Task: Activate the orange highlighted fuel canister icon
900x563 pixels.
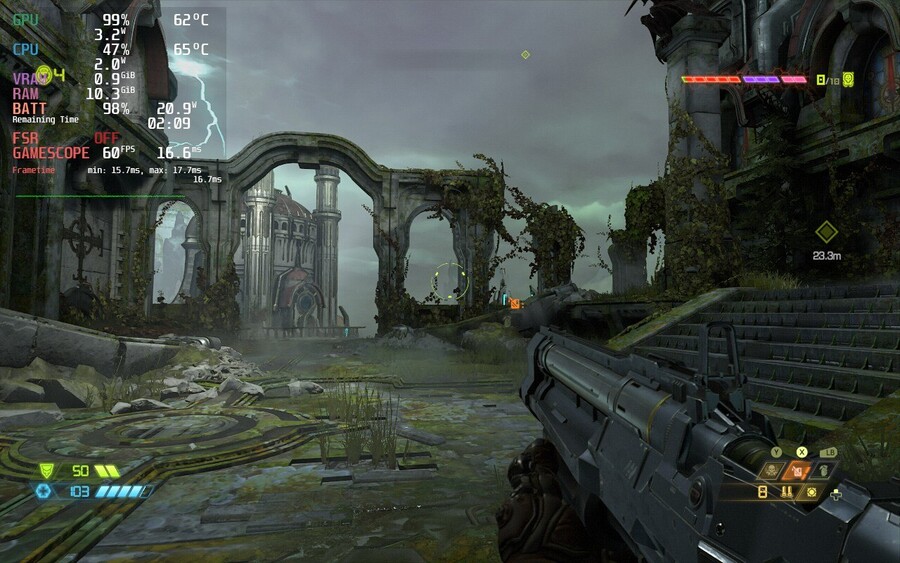Action: (x=798, y=470)
